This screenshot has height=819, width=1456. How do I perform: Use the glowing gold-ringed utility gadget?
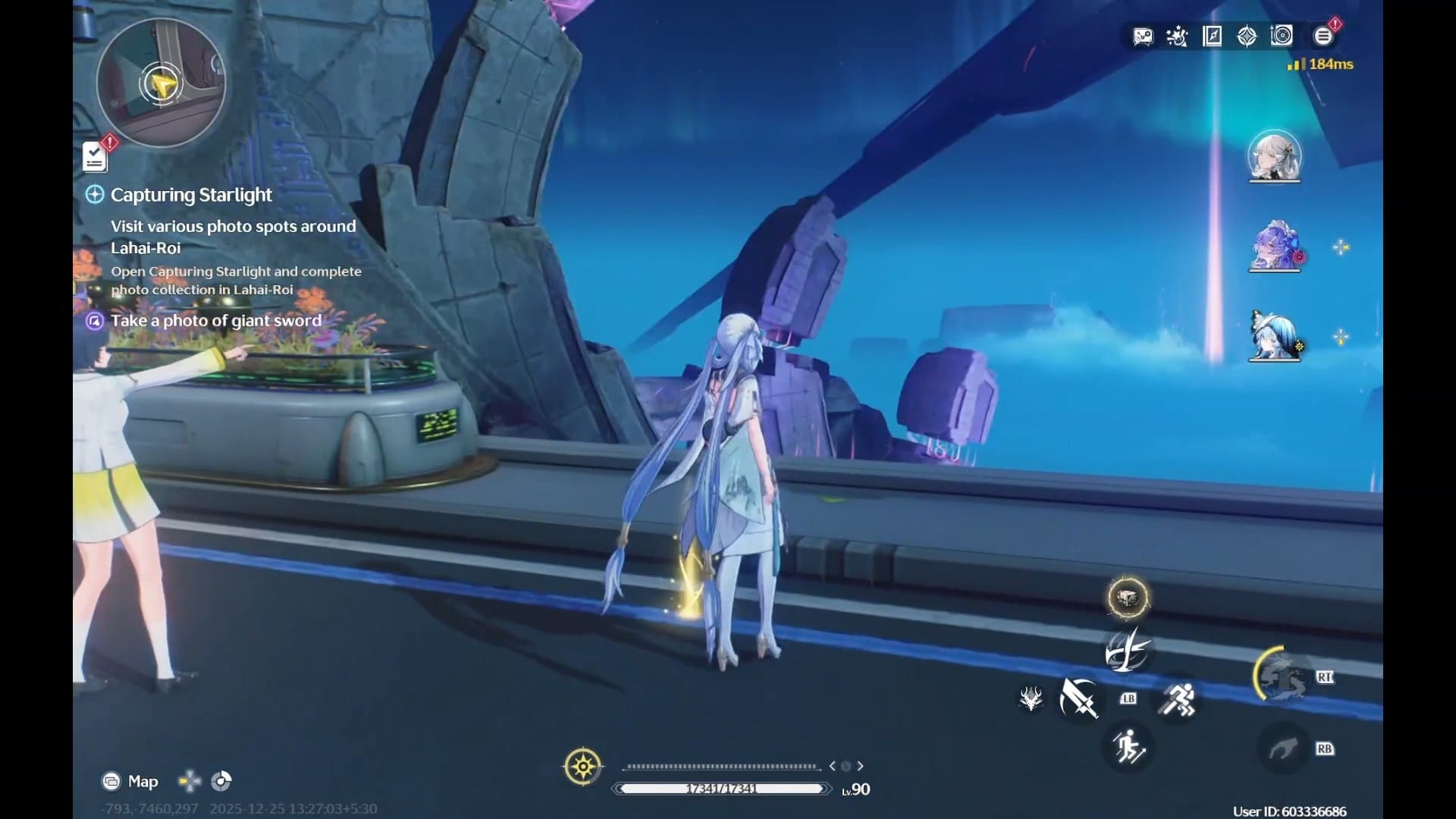1128,598
